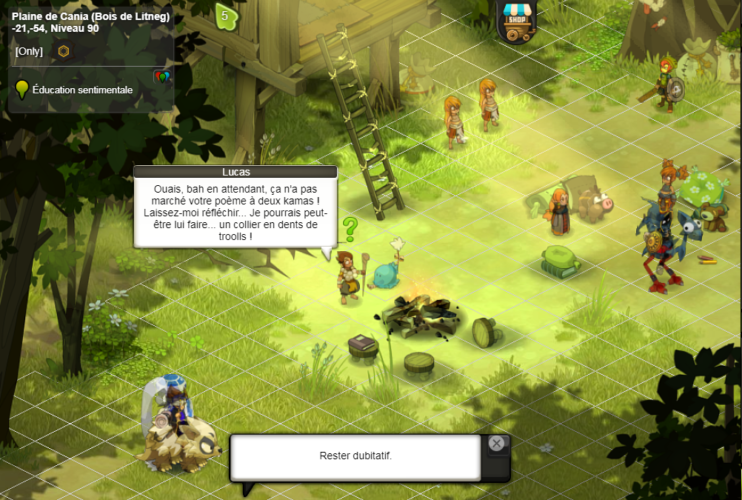This screenshot has width=742, height=500.
Task: Choose the "Rester dubitatif." dialogue reply
Action: coord(355,456)
